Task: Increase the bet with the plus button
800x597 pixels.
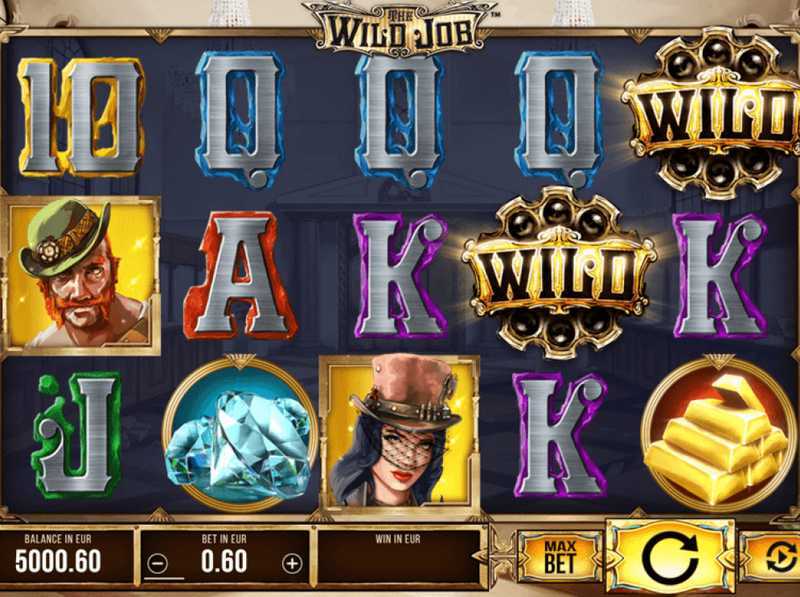Action: 291,563
